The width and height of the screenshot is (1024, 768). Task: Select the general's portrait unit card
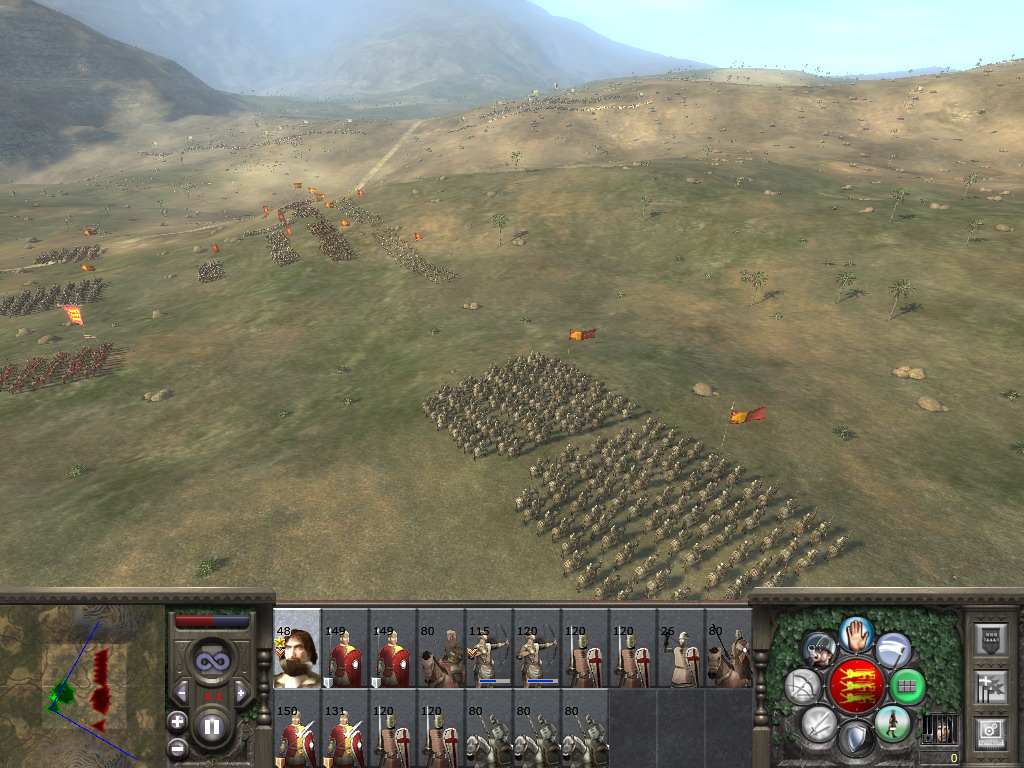coord(297,648)
